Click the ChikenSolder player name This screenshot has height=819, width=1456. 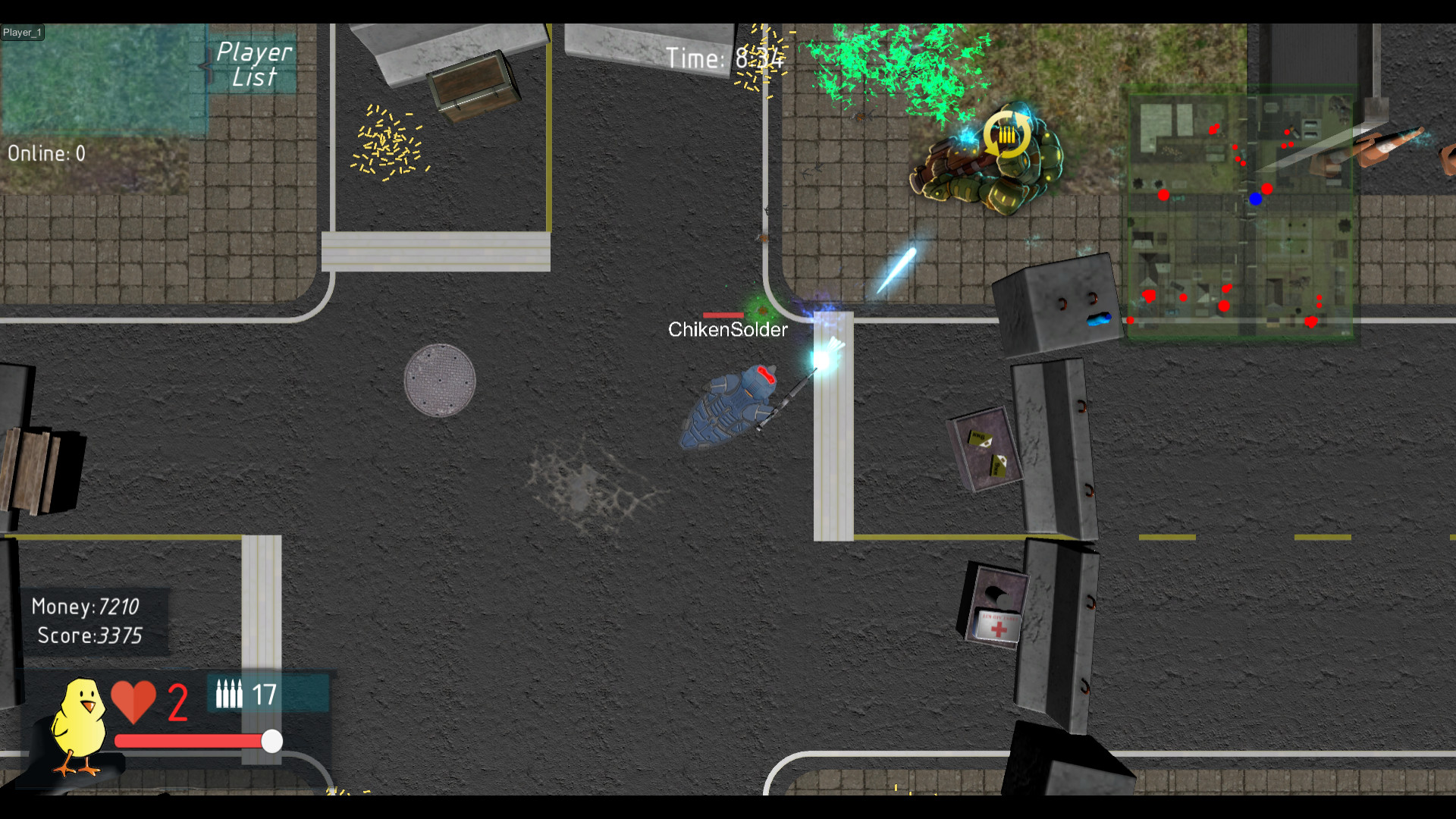[727, 329]
